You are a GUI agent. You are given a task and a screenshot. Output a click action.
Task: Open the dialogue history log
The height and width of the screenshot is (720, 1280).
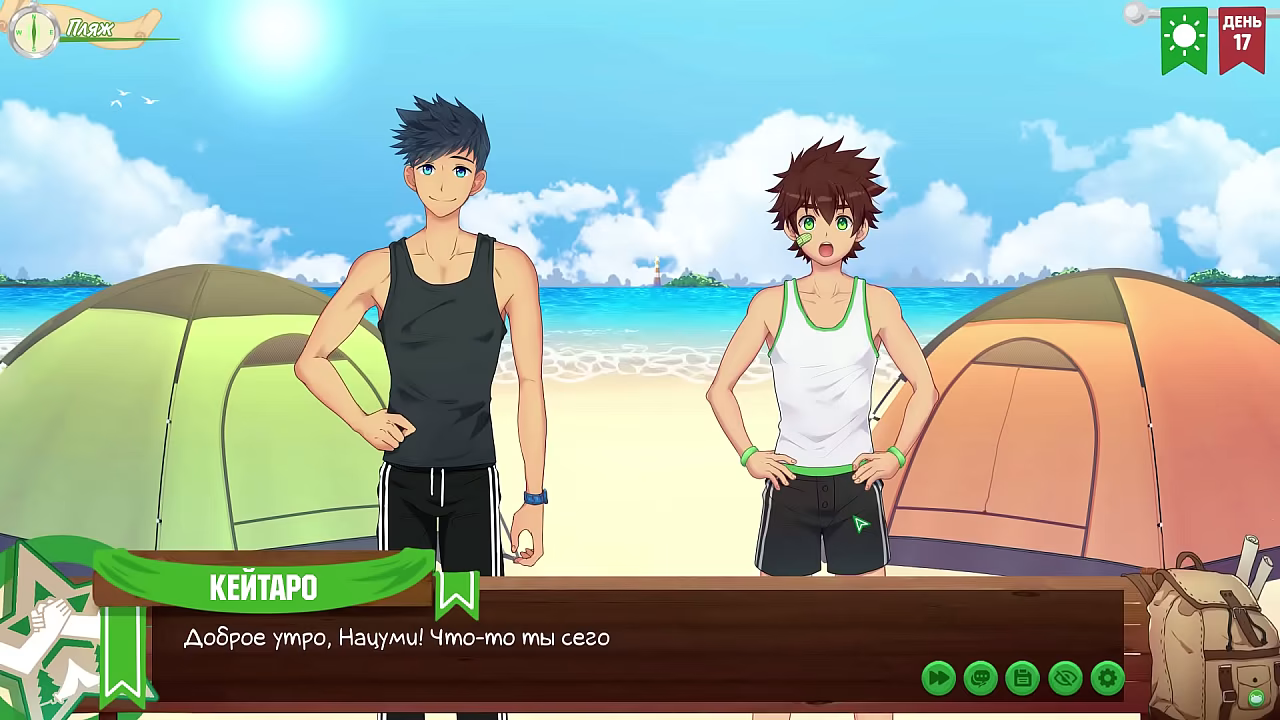980,679
